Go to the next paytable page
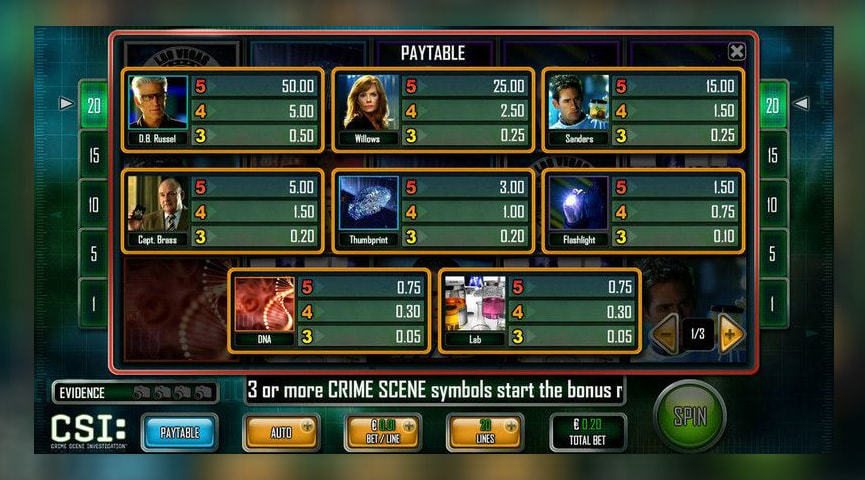 731,334
